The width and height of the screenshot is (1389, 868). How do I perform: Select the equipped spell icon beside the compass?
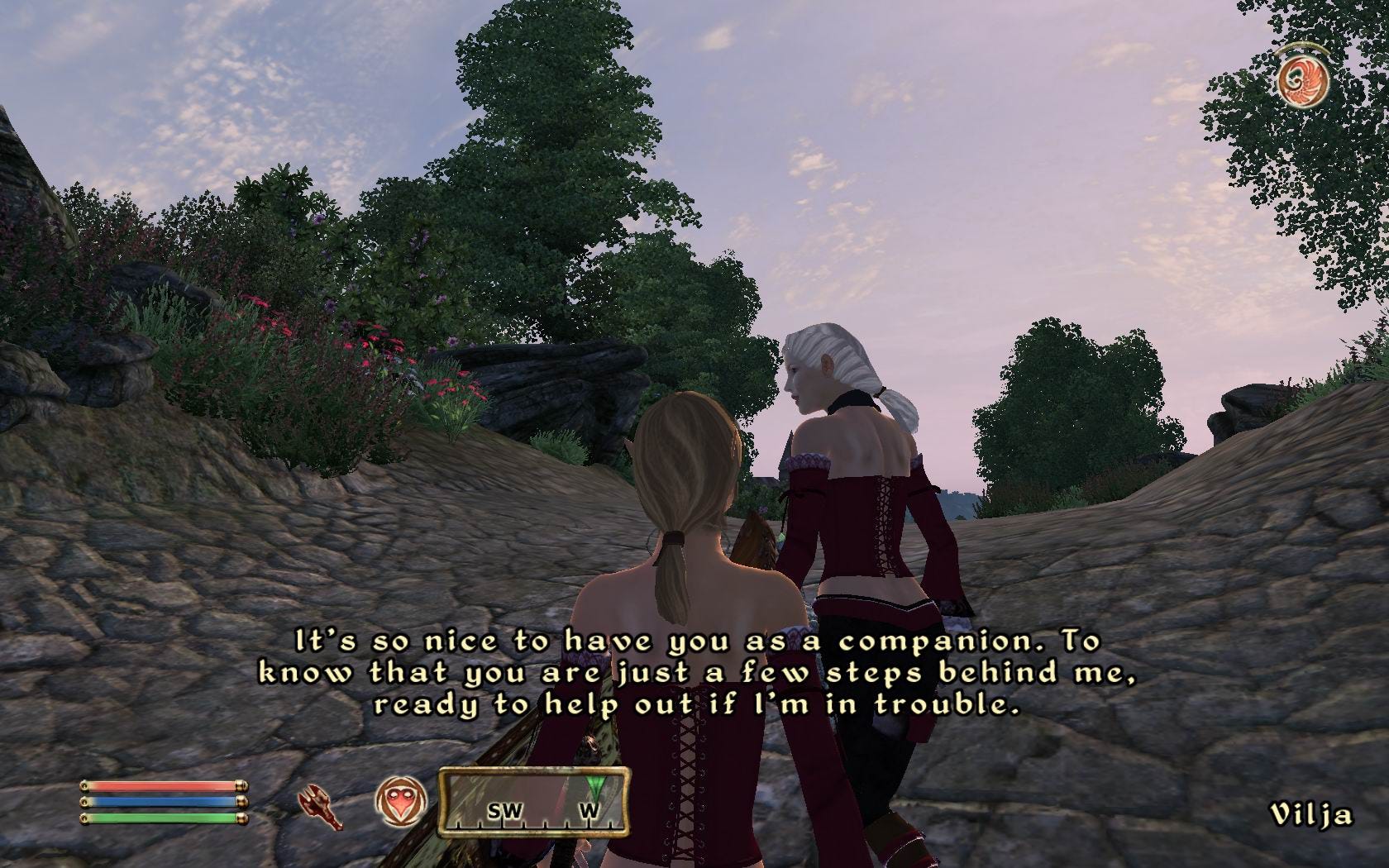click(x=401, y=804)
